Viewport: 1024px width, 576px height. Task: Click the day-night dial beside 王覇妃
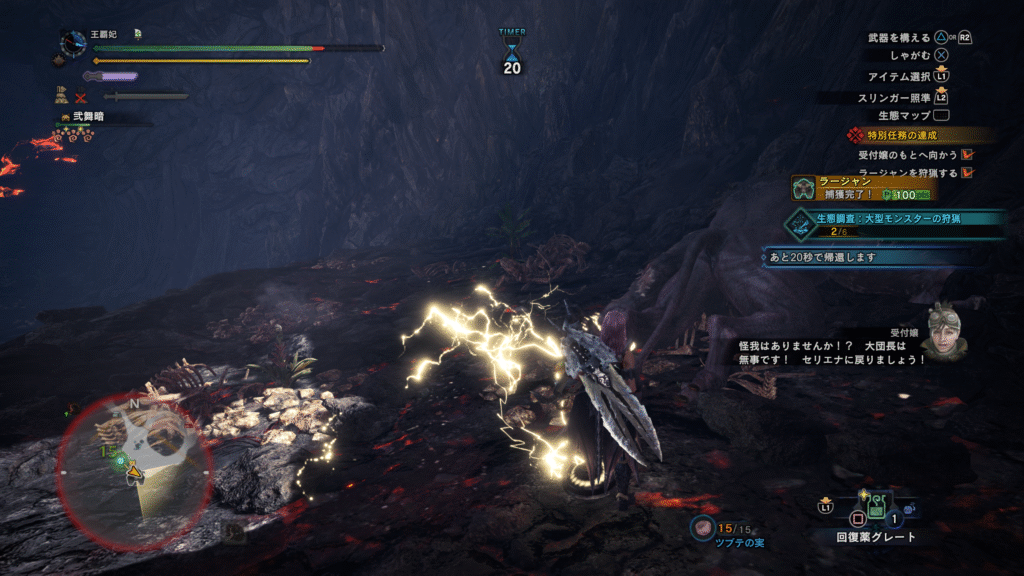click(x=73, y=43)
